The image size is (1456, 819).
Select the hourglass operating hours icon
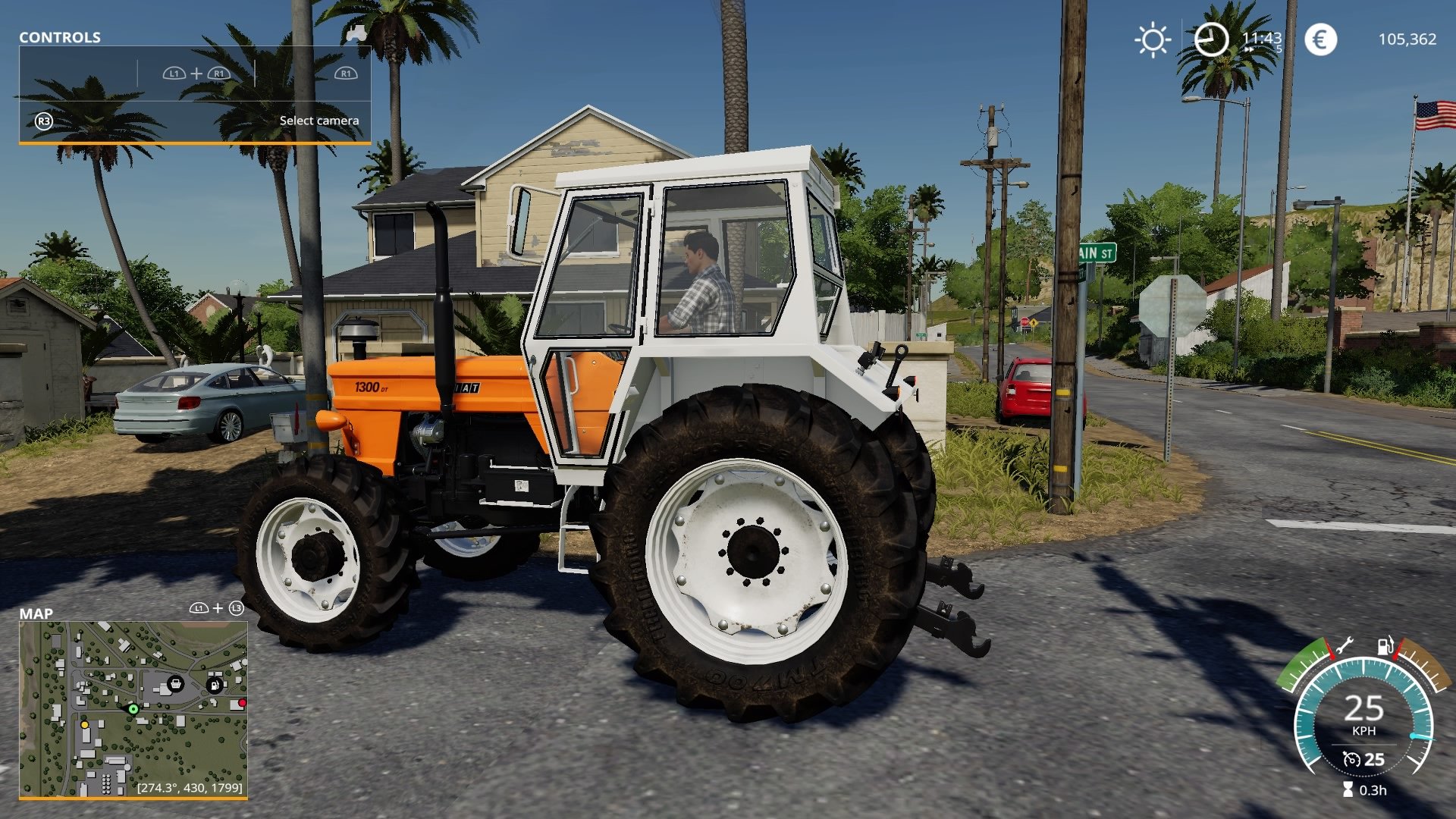(x=1348, y=789)
